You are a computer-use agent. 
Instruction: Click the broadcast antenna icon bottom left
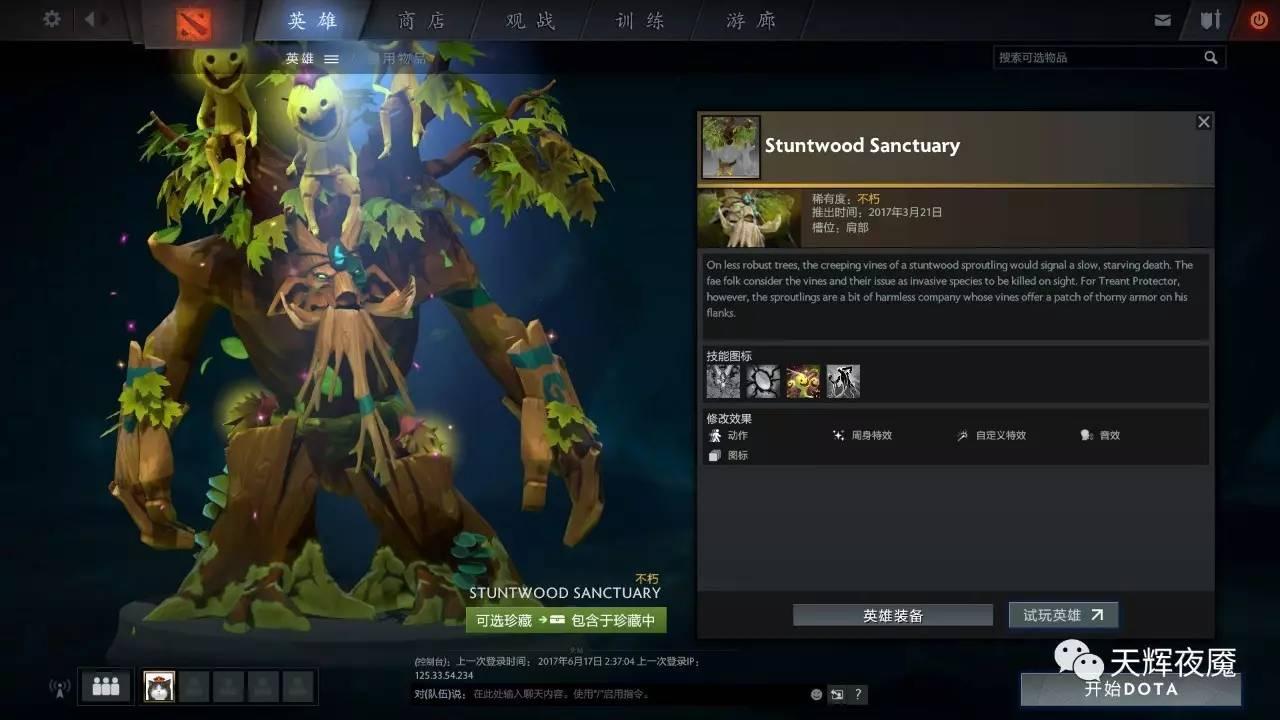[x=58, y=687]
